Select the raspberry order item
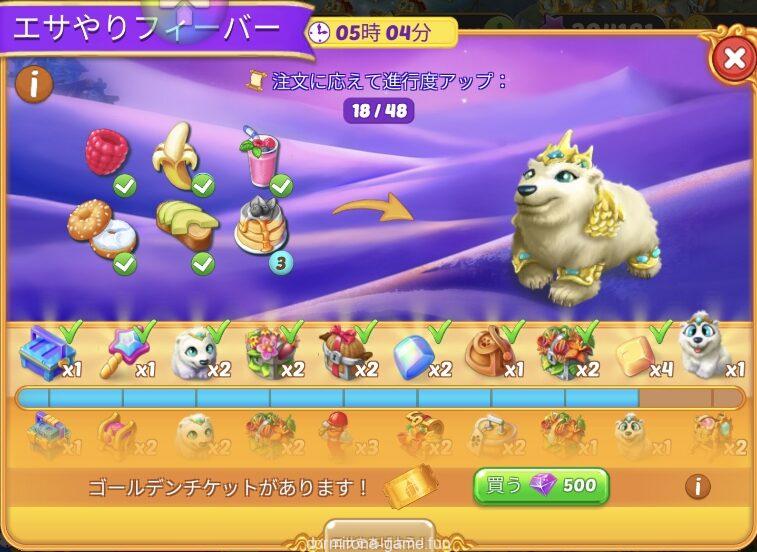Viewport: 757px width, 552px height. point(107,153)
